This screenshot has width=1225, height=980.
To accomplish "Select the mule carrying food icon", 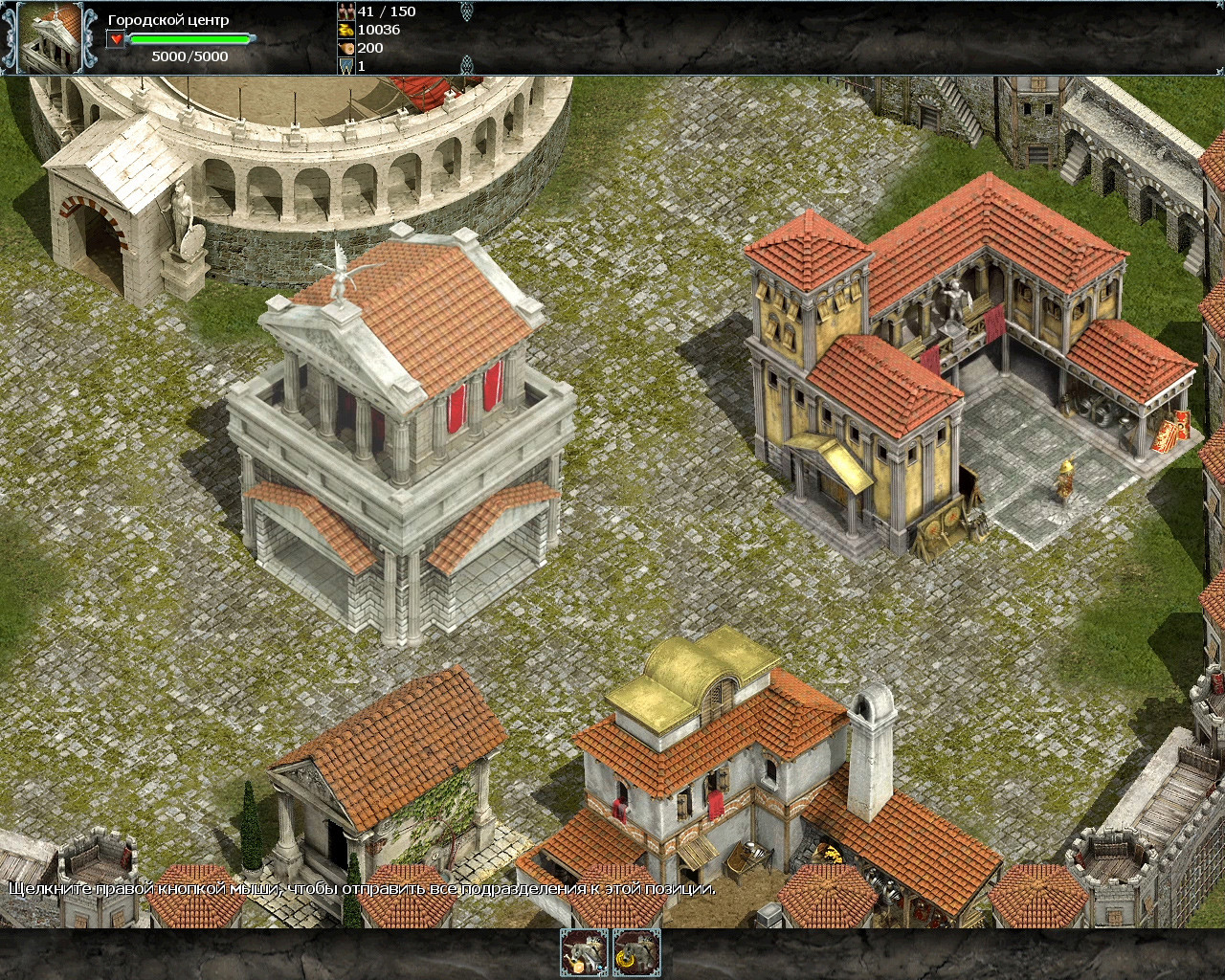I will pyautogui.click(x=584, y=952).
